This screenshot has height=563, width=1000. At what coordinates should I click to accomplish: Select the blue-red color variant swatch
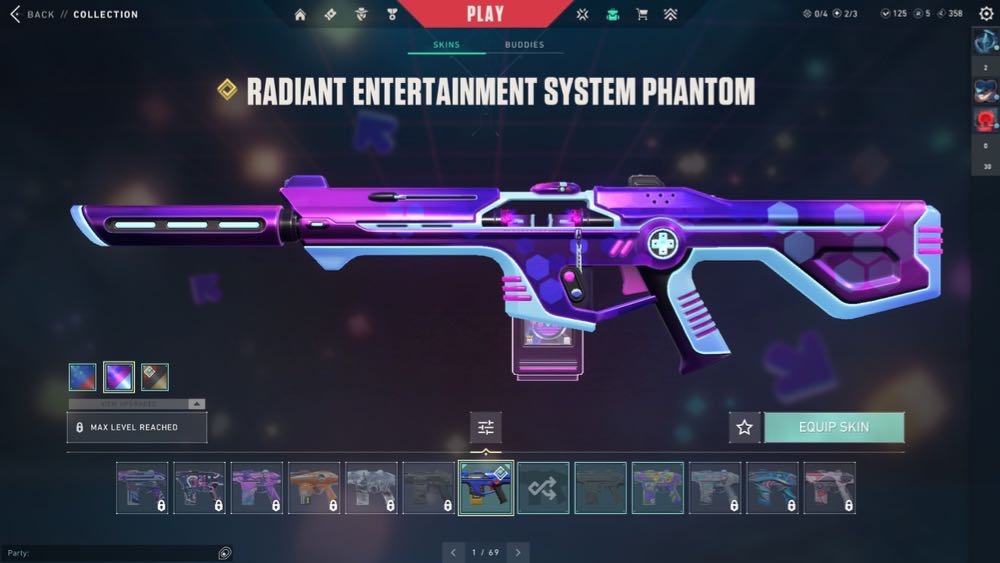(83, 376)
